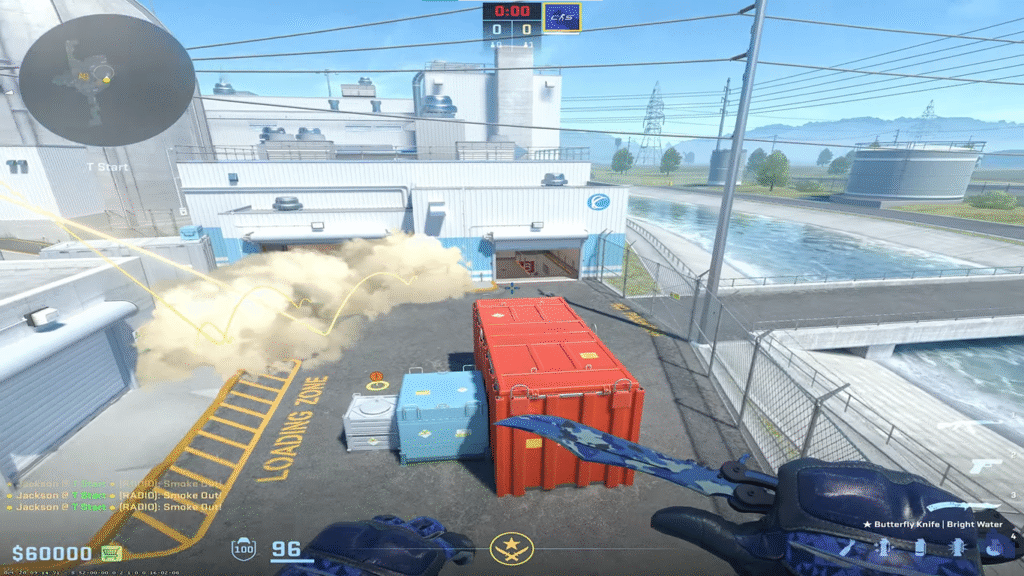Click the player avatar on the scoreboard
This screenshot has width=1024, height=576.
pyautogui.click(x=562, y=15)
